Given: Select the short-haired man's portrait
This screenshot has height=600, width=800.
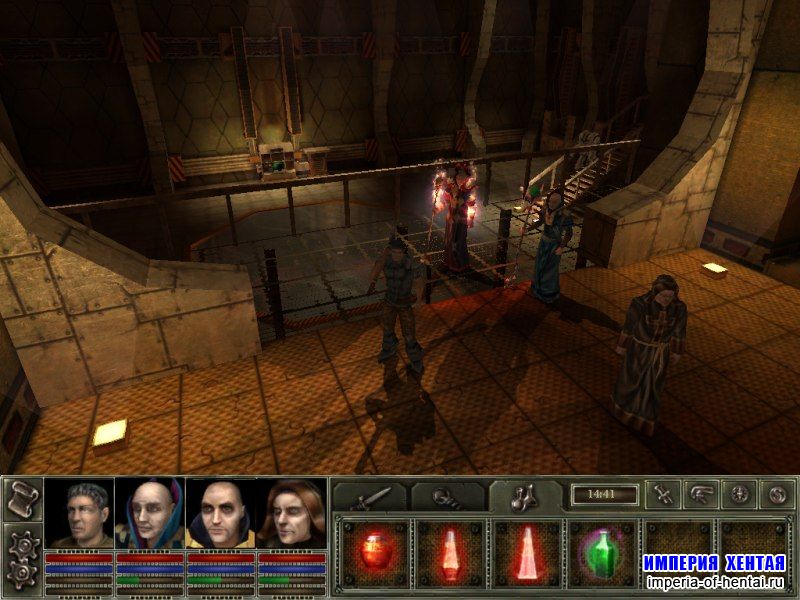Looking at the screenshot, I should tap(79, 514).
